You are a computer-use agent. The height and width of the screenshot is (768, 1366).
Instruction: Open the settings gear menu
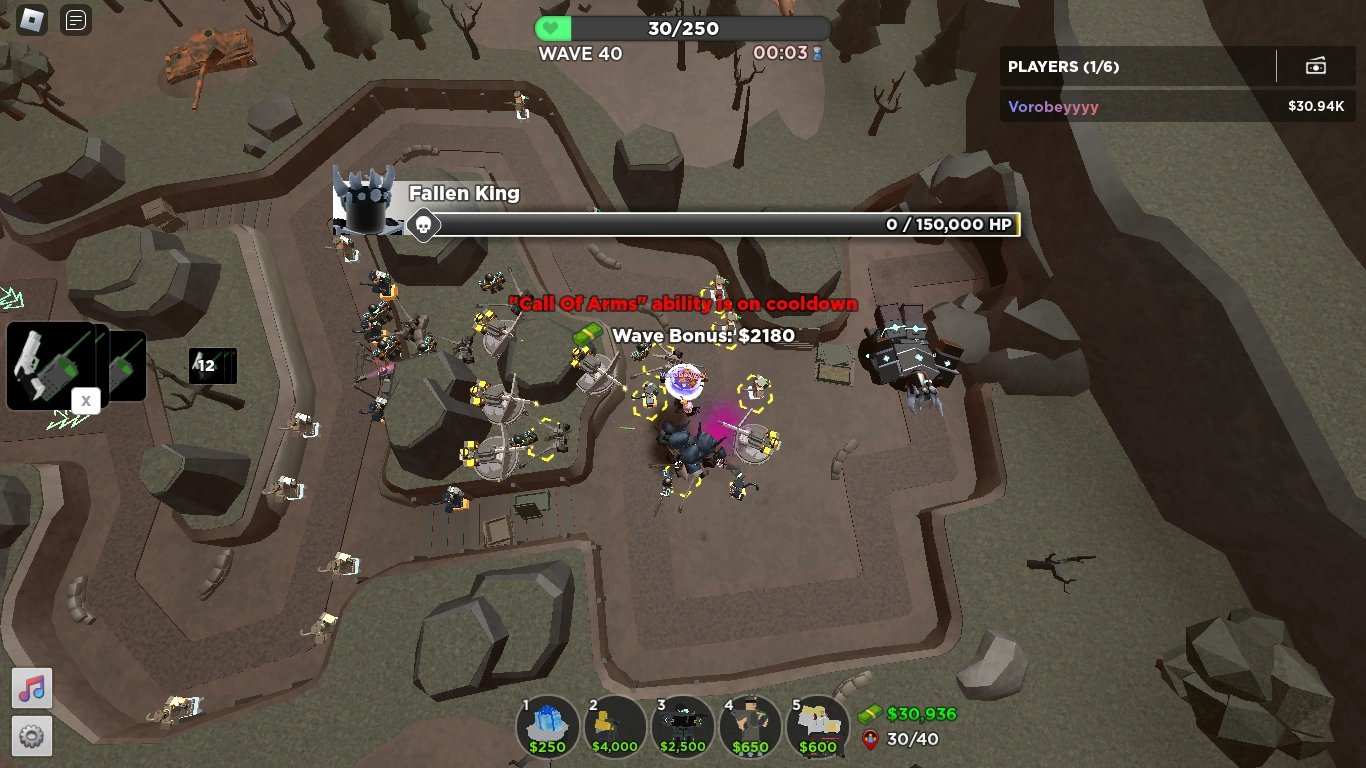point(32,736)
